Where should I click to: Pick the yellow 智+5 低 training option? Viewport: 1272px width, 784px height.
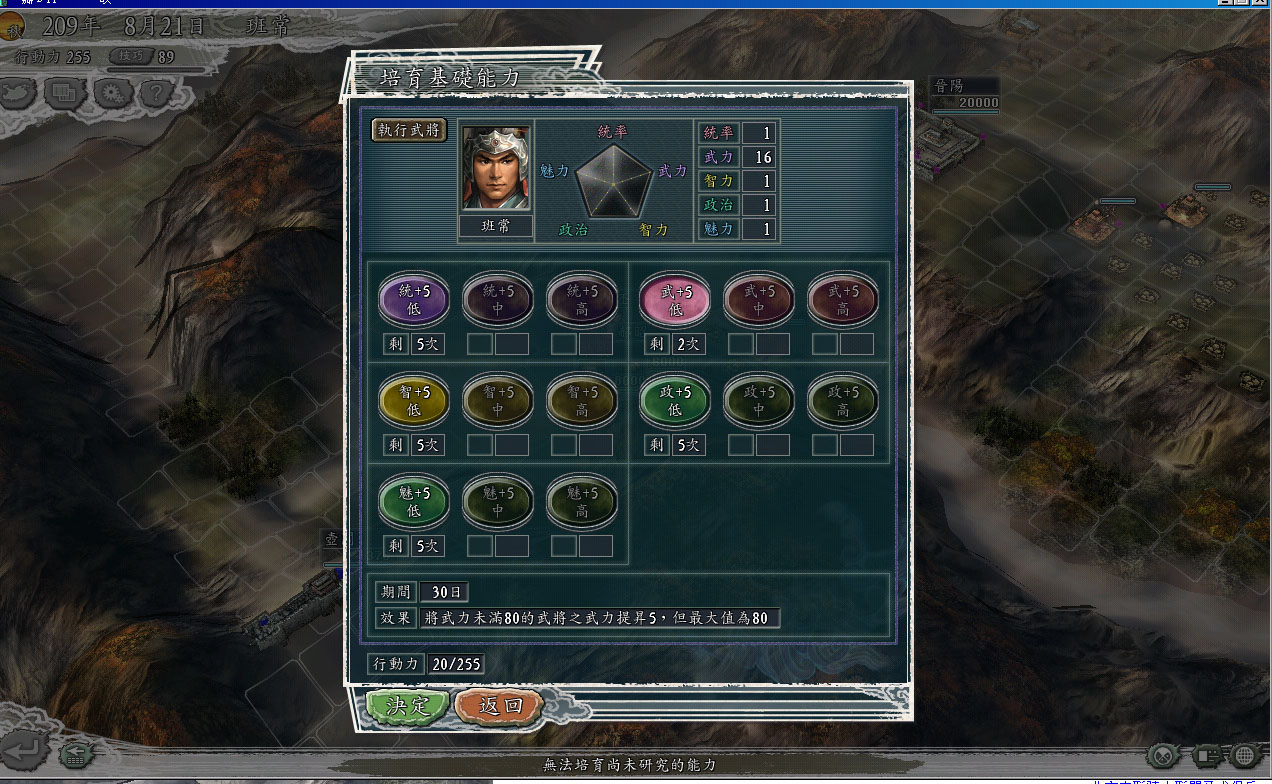[x=413, y=400]
